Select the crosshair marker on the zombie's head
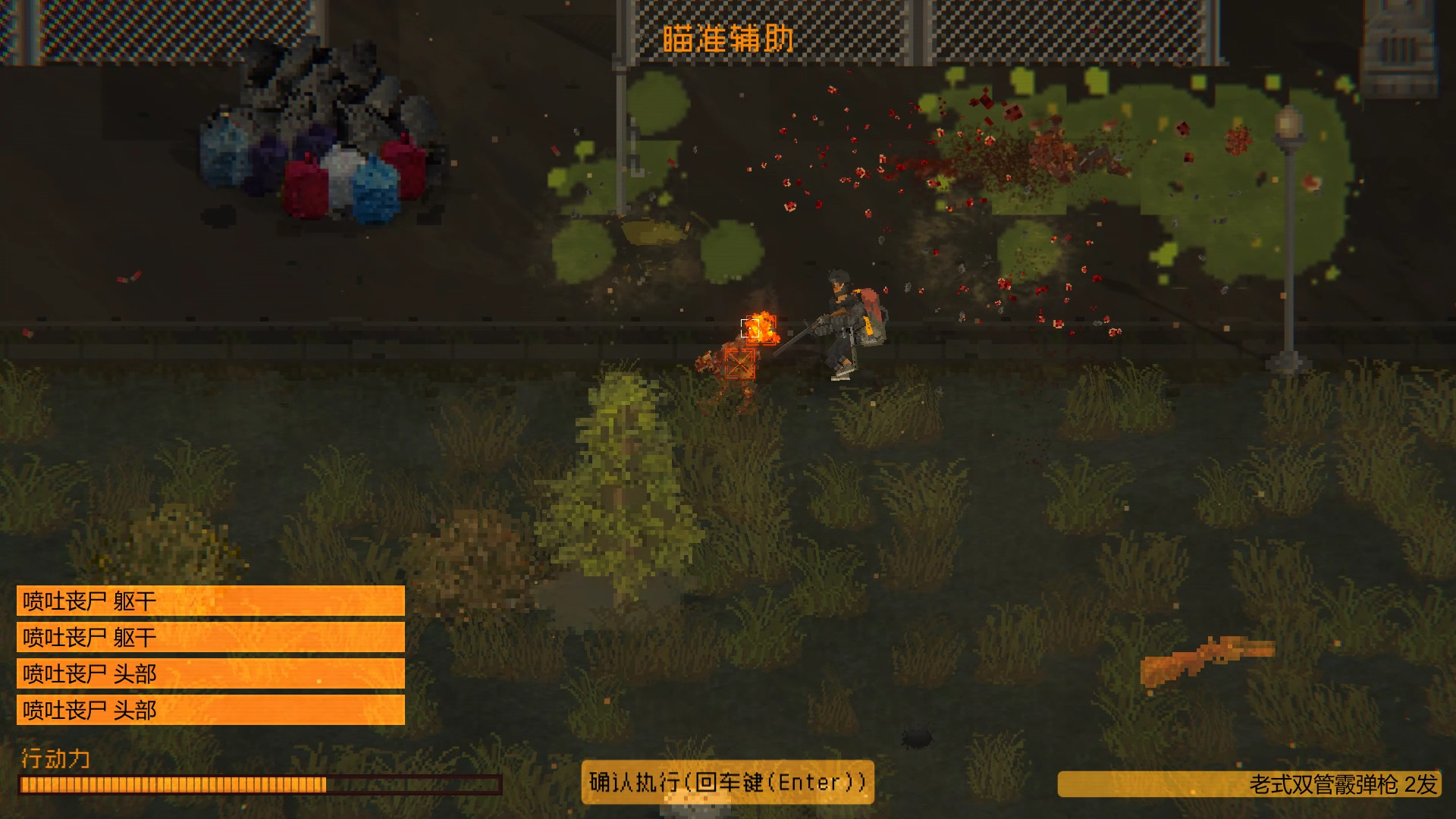Image resolution: width=1456 pixels, height=819 pixels. (749, 328)
